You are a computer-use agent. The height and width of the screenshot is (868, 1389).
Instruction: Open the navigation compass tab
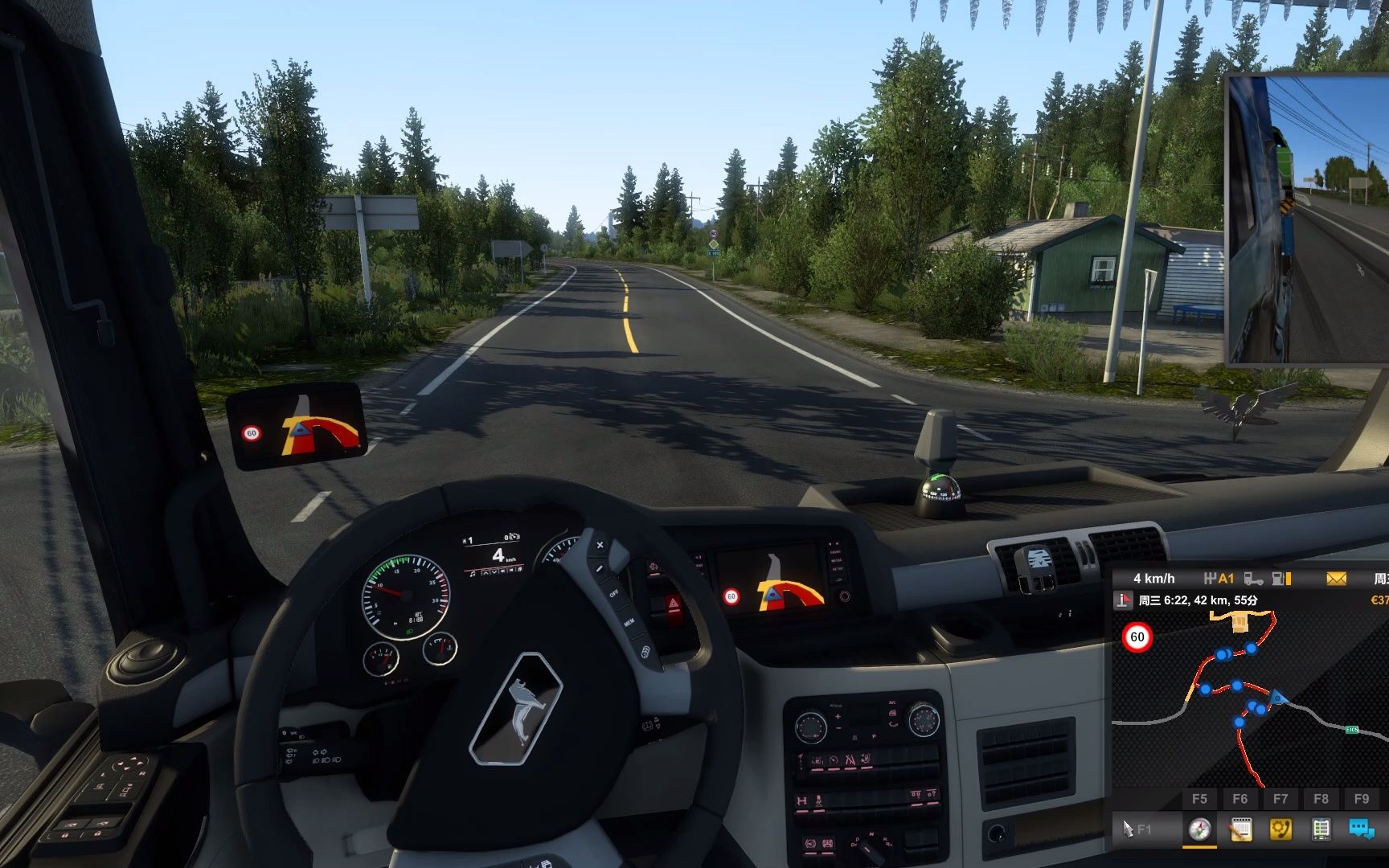[1200, 829]
